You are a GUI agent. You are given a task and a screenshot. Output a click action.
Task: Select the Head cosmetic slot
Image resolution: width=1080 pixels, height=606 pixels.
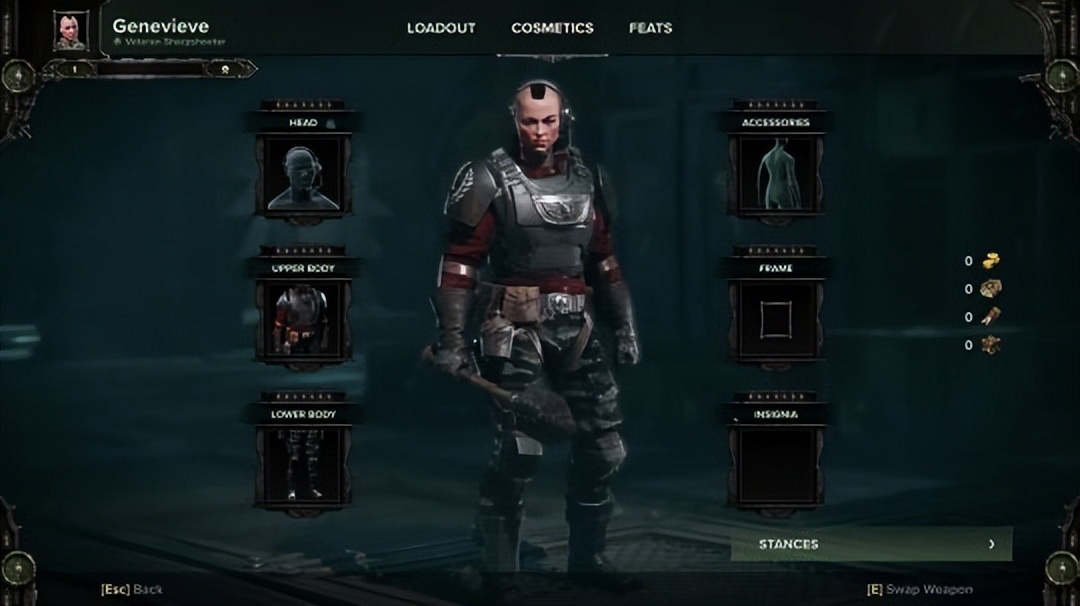click(302, 176)
